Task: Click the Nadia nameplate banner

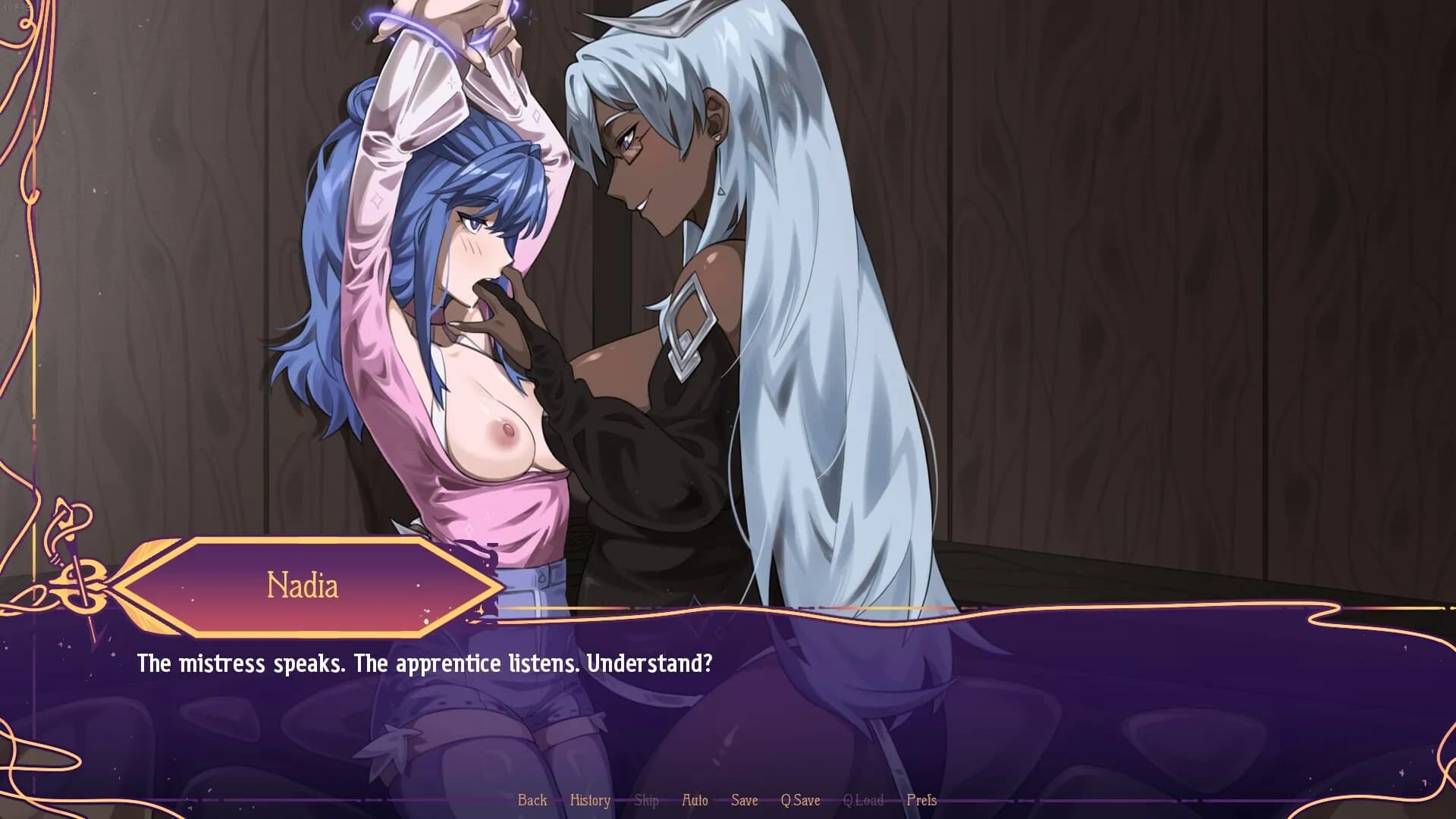Action: (303, 586)
